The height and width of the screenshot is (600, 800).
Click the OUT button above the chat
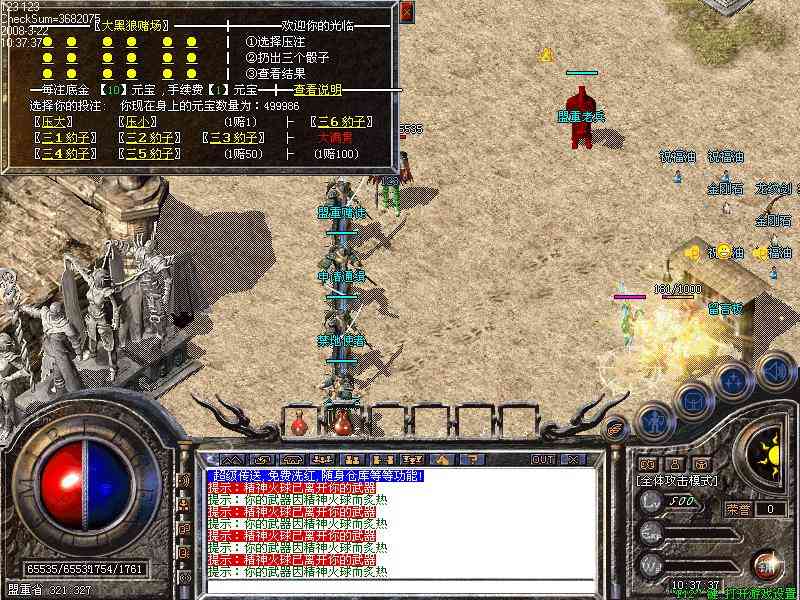(543, 459)
